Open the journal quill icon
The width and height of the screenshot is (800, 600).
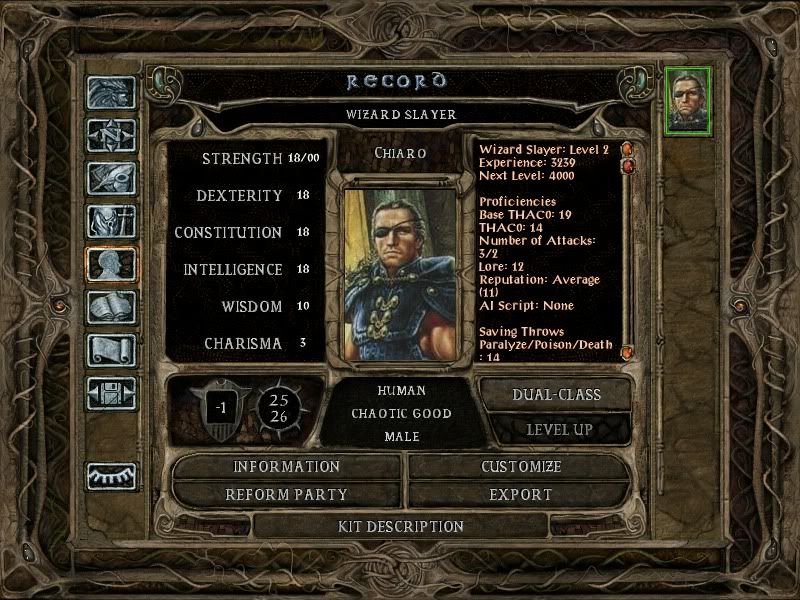tap(111, 178)
